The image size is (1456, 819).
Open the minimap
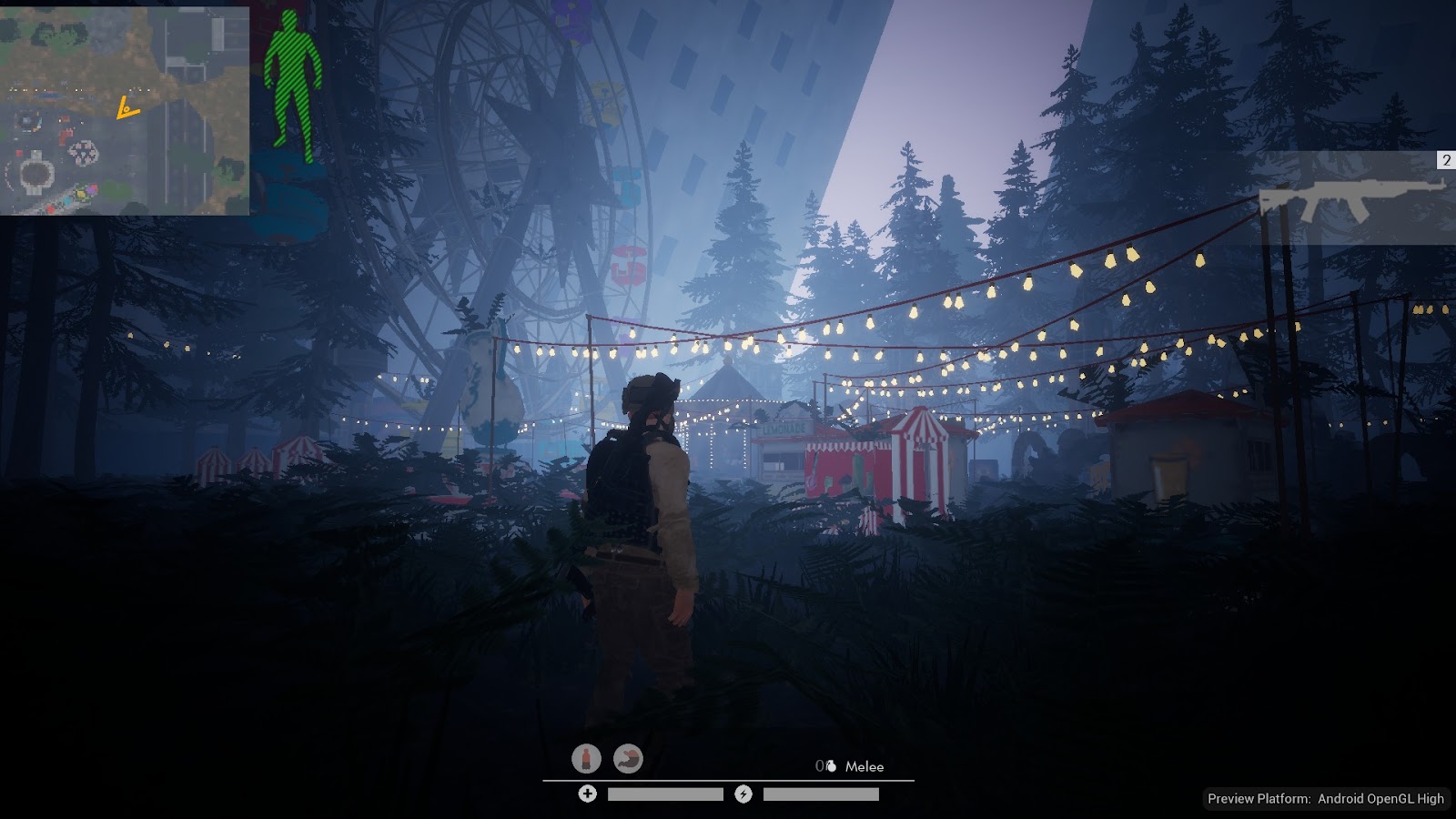pos(125,111)
